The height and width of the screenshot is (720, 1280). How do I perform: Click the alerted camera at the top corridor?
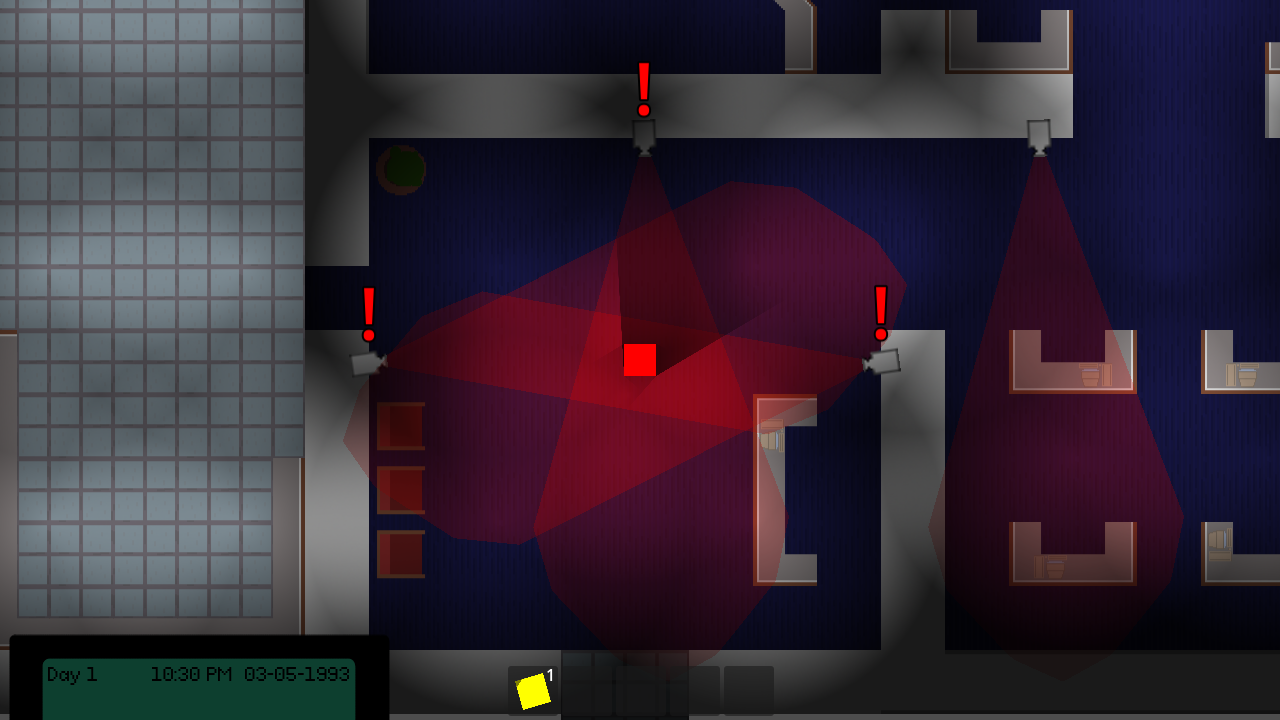coord(644,135)
